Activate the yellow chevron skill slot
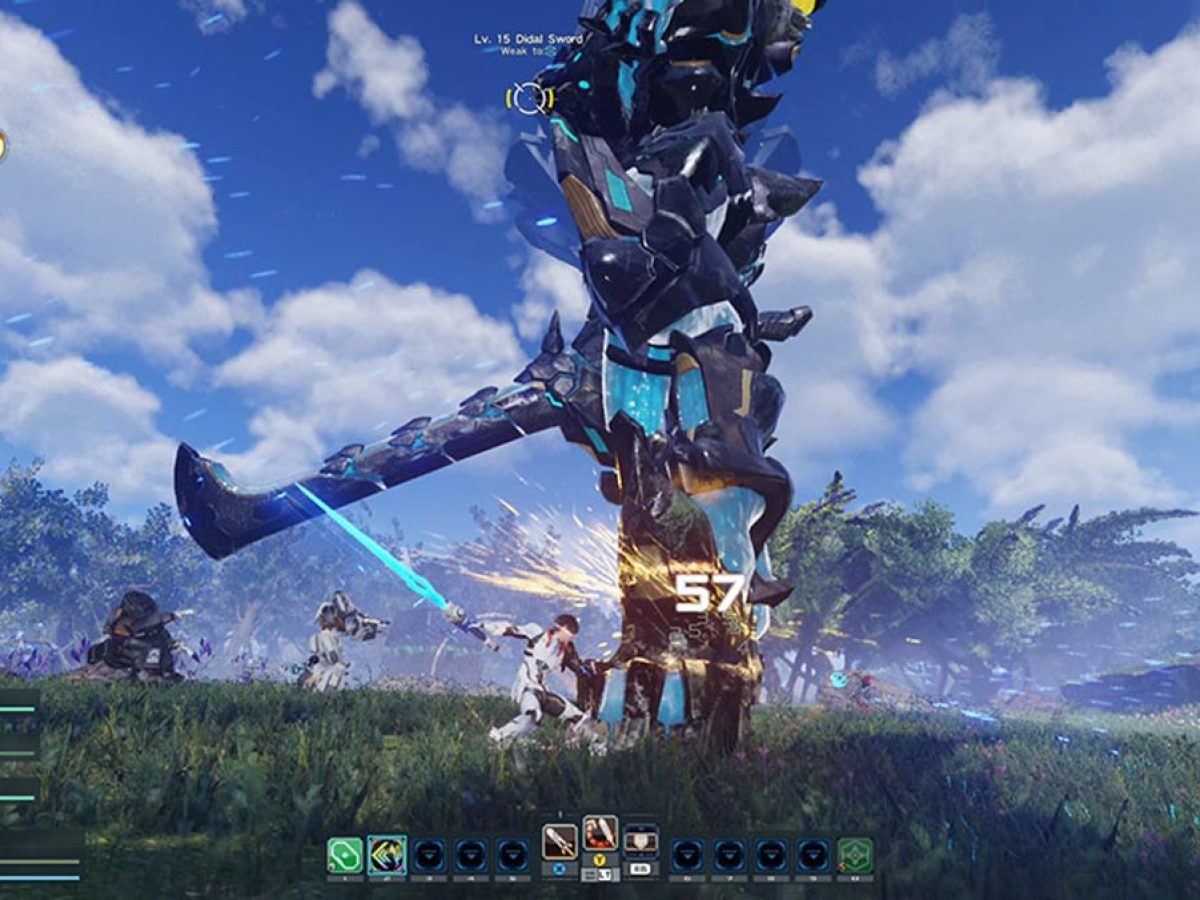 (386, 855)
